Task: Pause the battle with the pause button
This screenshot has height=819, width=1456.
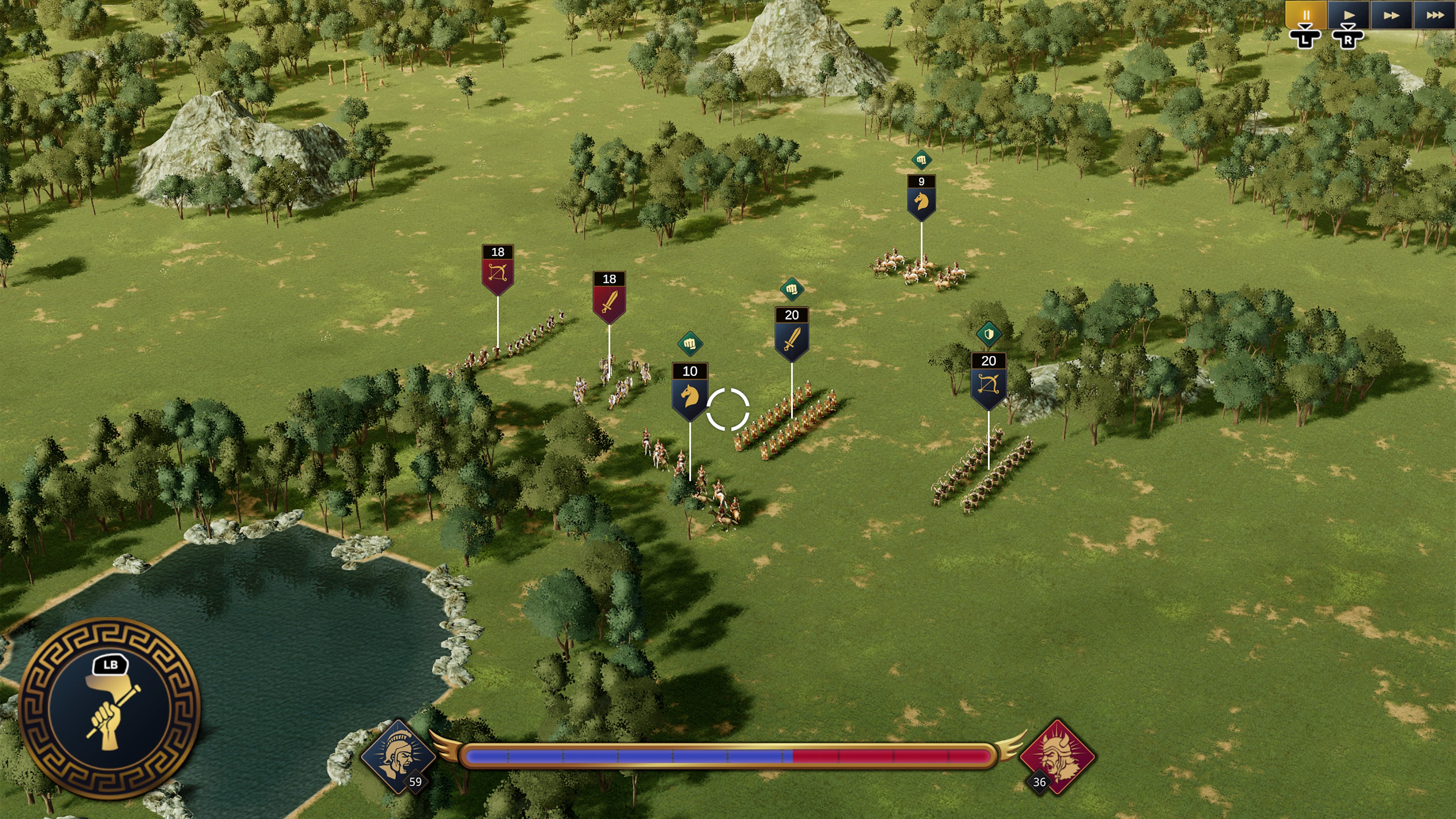Action: click(x=1305, y=15)
